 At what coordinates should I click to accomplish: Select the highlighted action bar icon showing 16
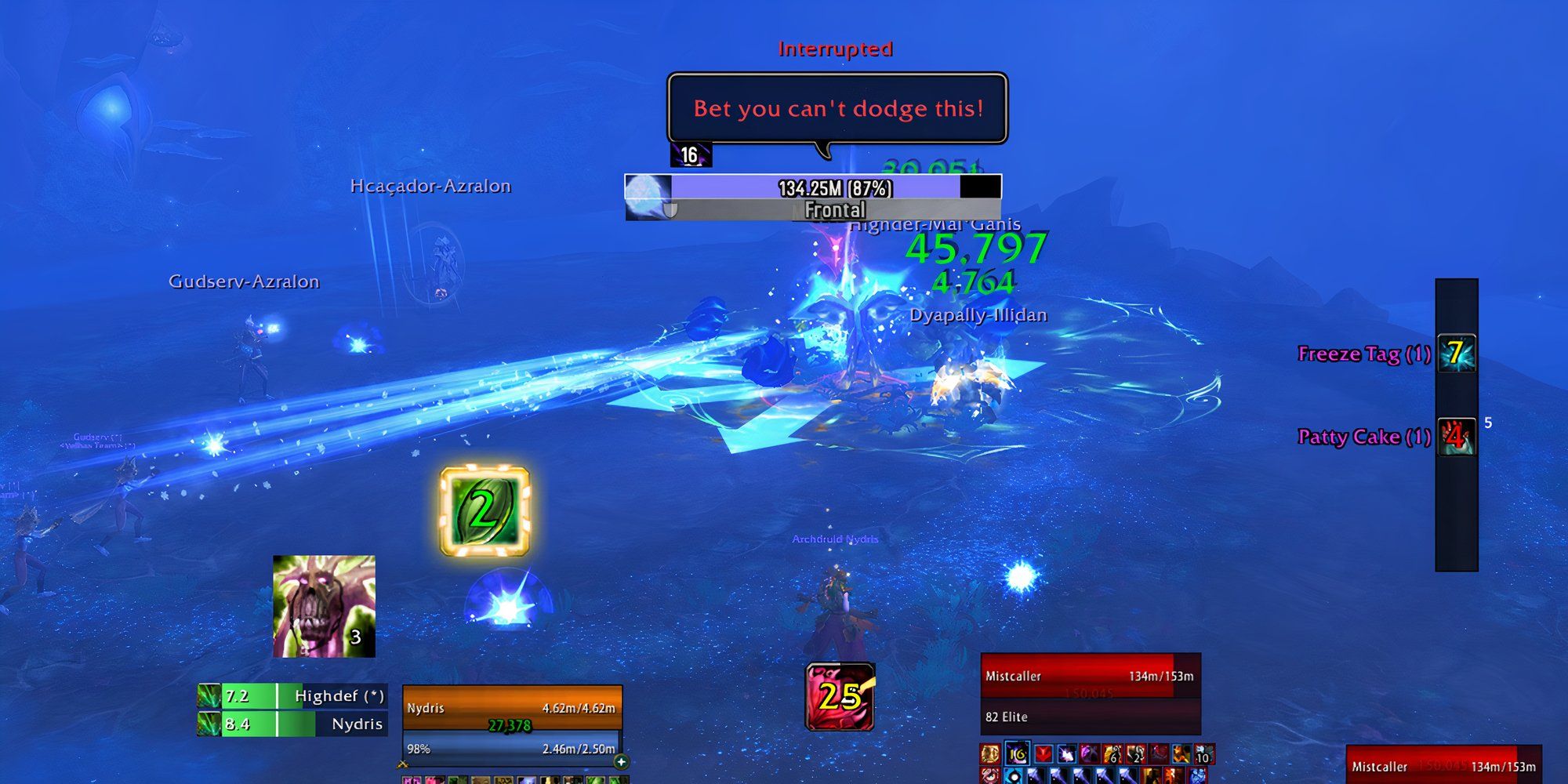(1017, 754)
